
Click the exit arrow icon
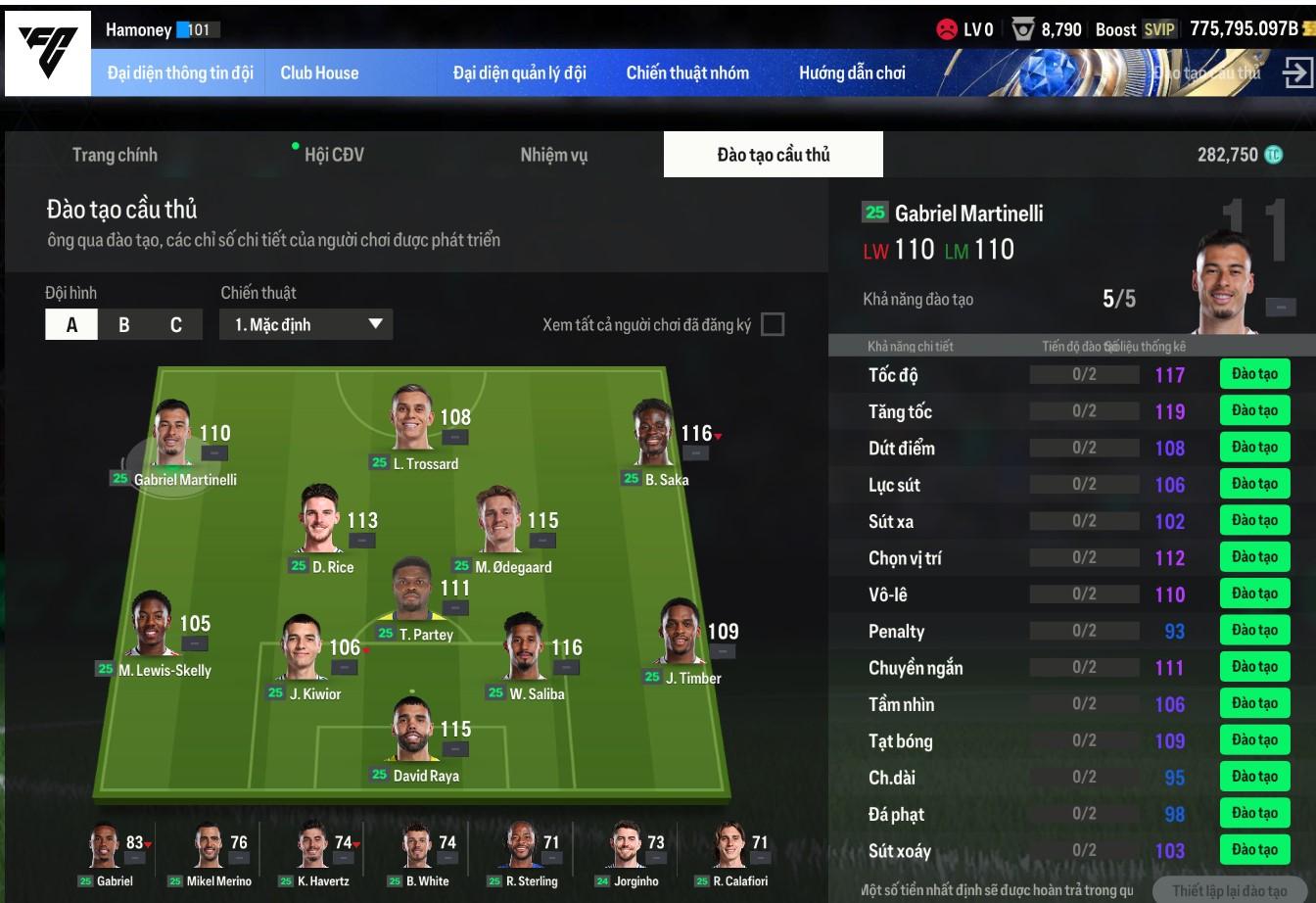(x=1296, y=73)
